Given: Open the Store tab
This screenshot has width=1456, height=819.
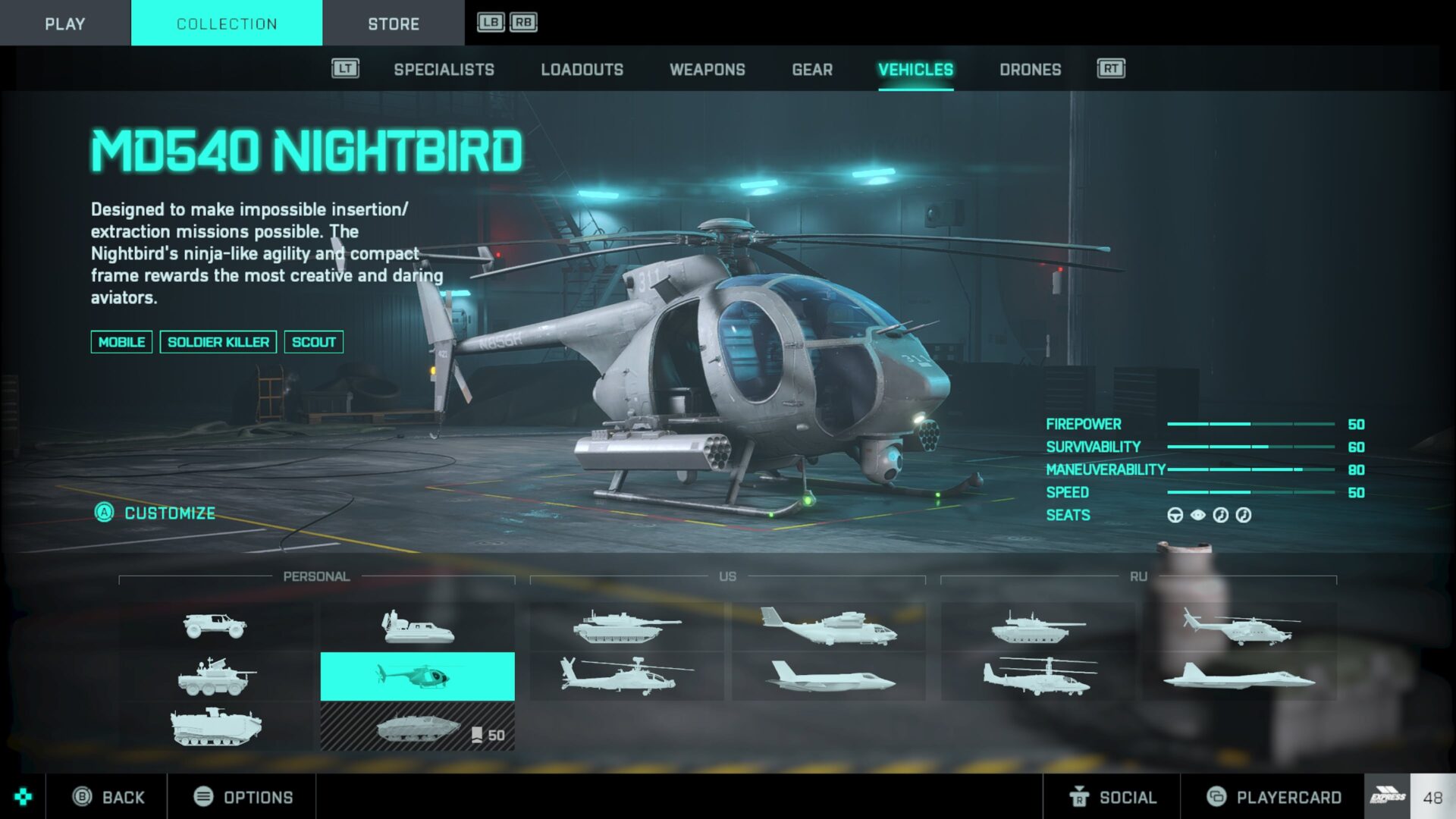Looking at the screenshot, I should (x=393, y=24).
